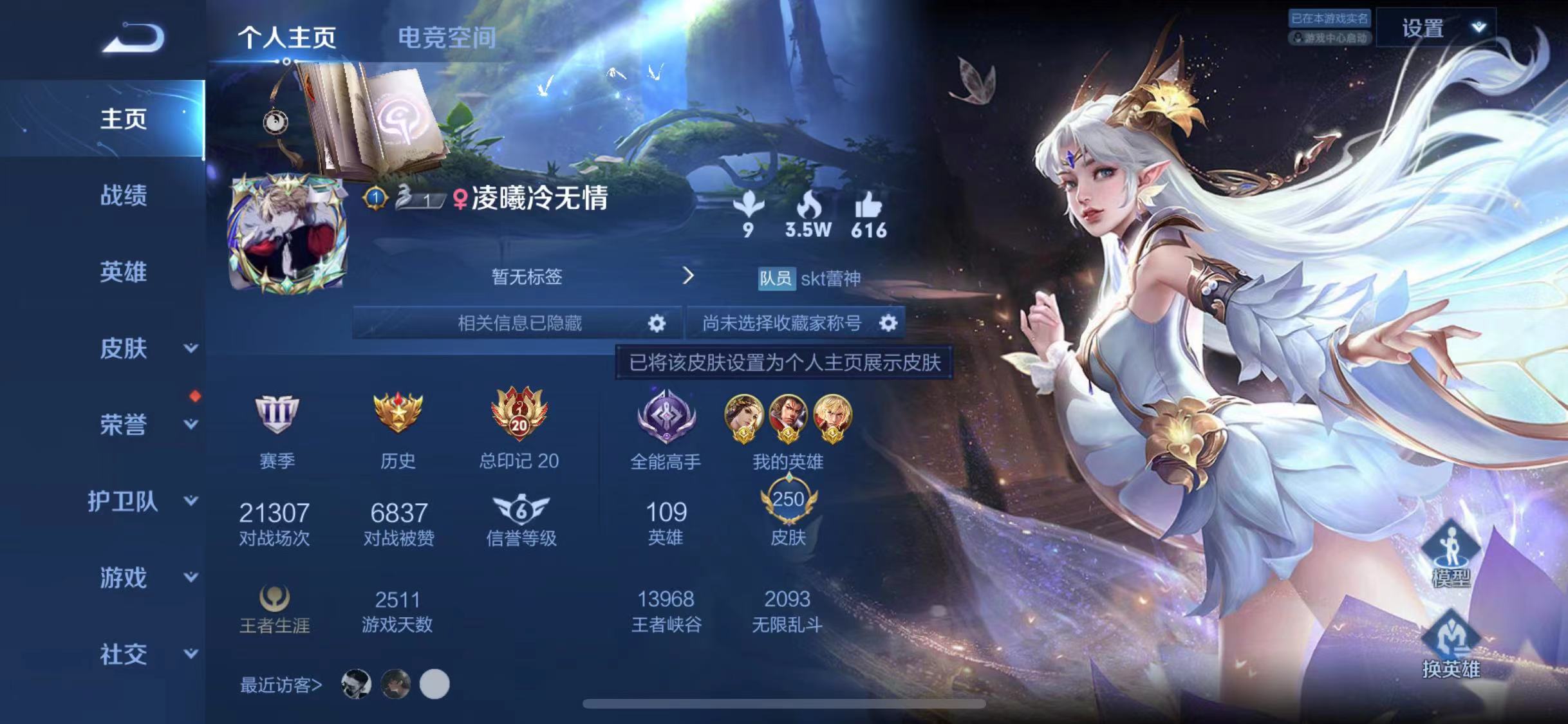This screenshot has width=1568, height=724.
Task: Select 英雄 in the sidebar
Action: 123,272
